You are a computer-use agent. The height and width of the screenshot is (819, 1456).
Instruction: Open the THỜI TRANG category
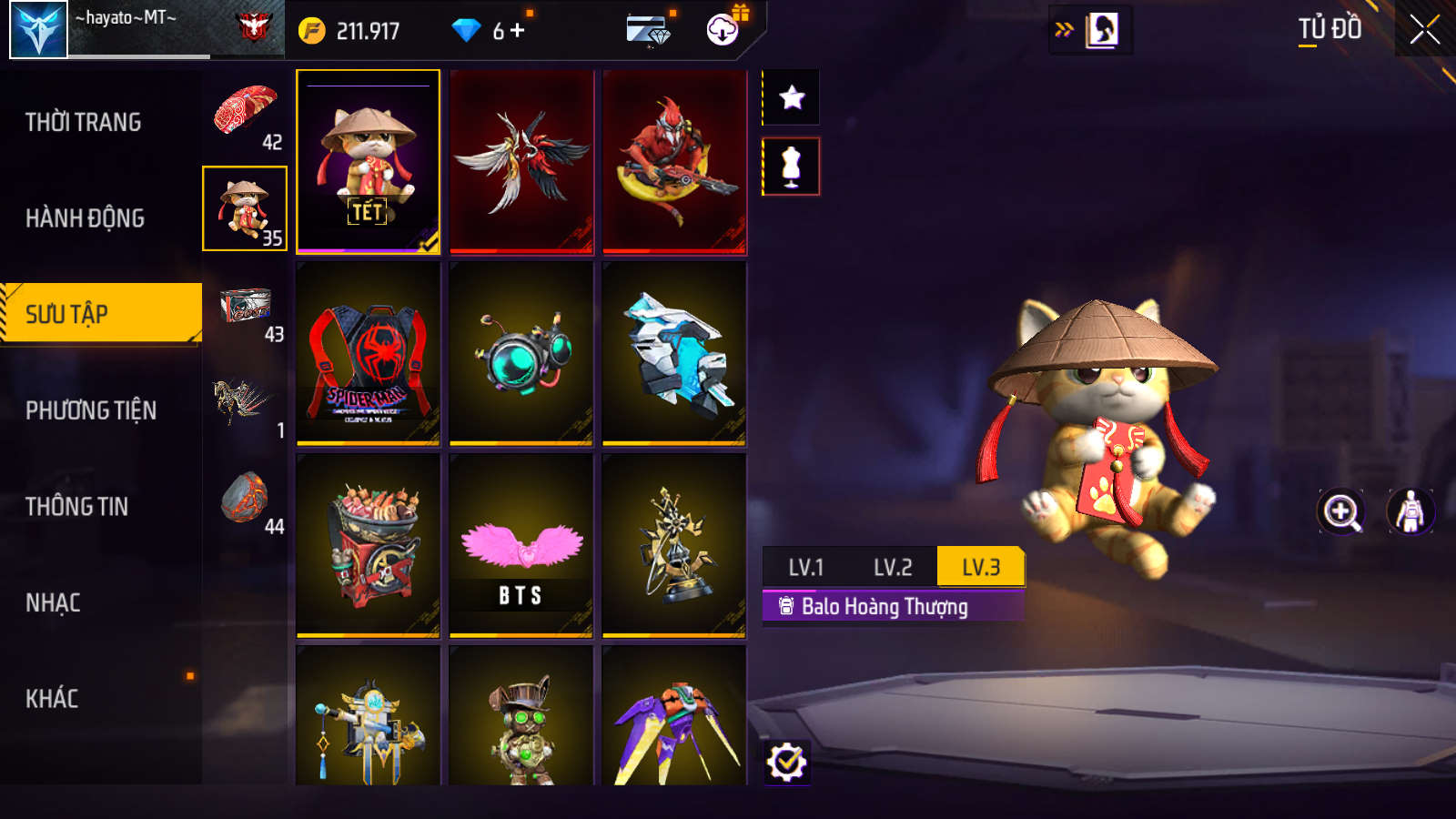pyautogui.click(x=84, y=122)
